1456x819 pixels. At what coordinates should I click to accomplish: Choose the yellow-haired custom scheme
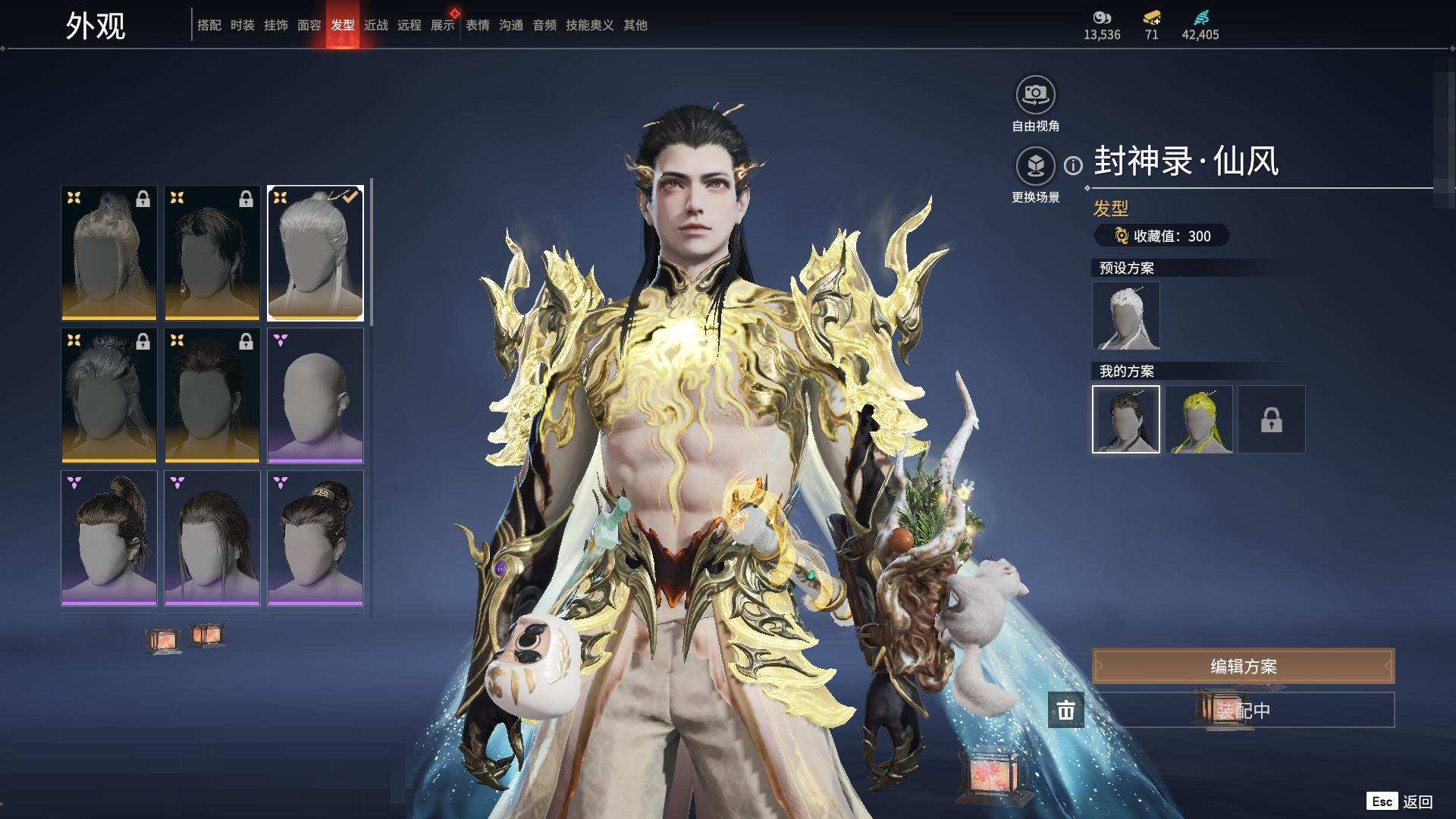1198,419
